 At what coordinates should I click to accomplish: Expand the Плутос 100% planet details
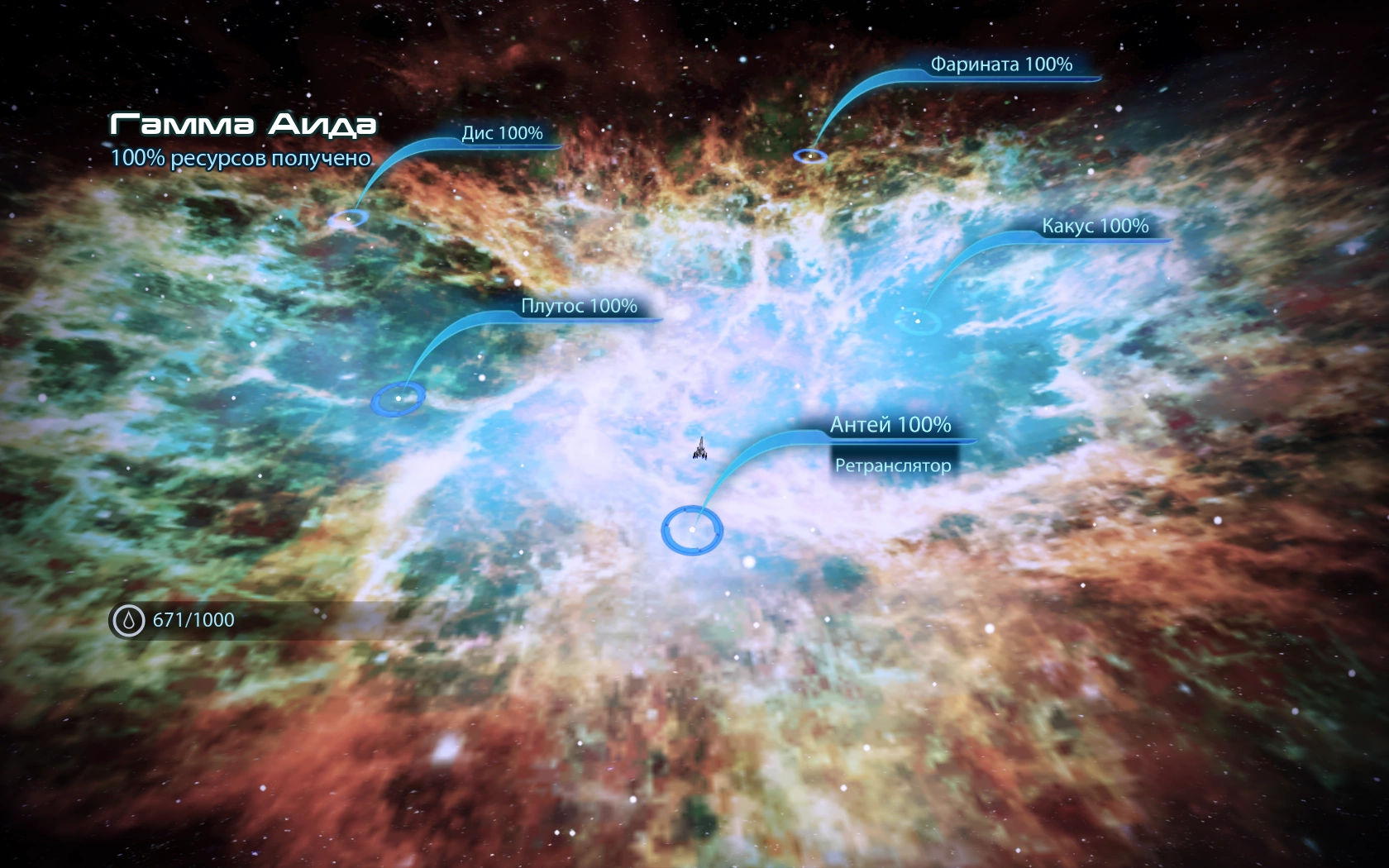[579, 307]
